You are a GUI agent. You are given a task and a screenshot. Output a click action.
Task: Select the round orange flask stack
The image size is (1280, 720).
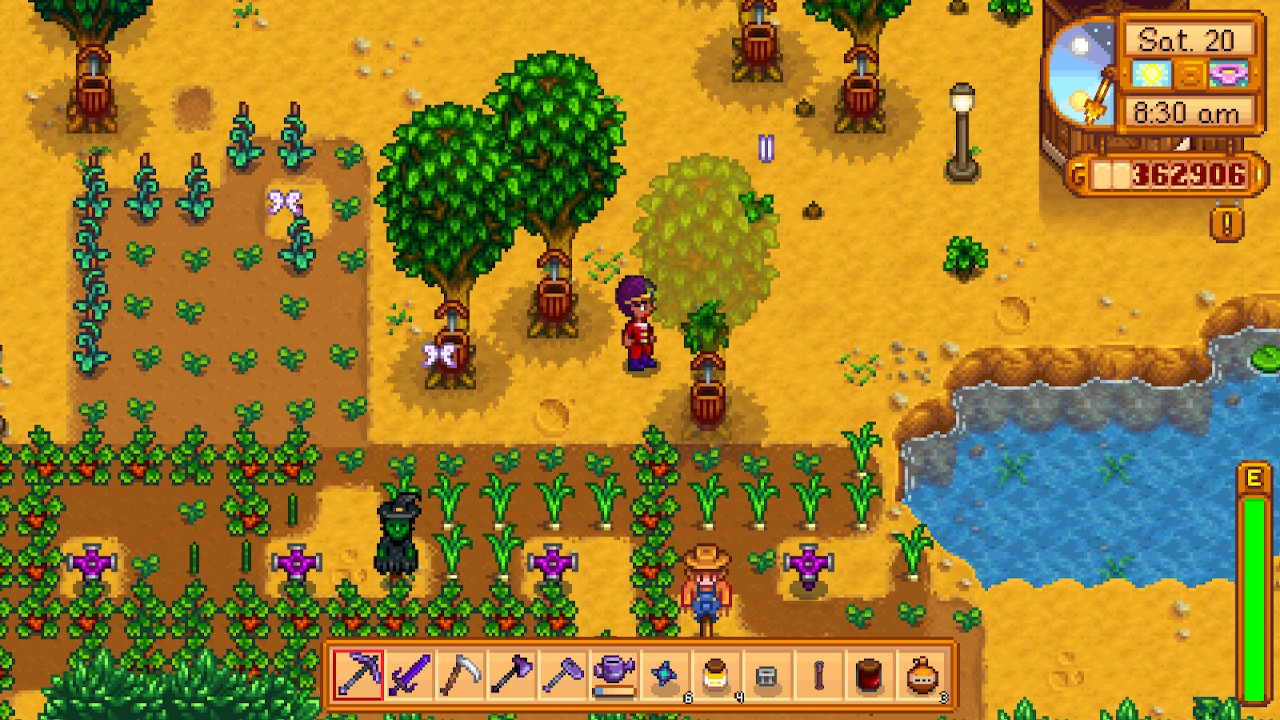[921, 675]
